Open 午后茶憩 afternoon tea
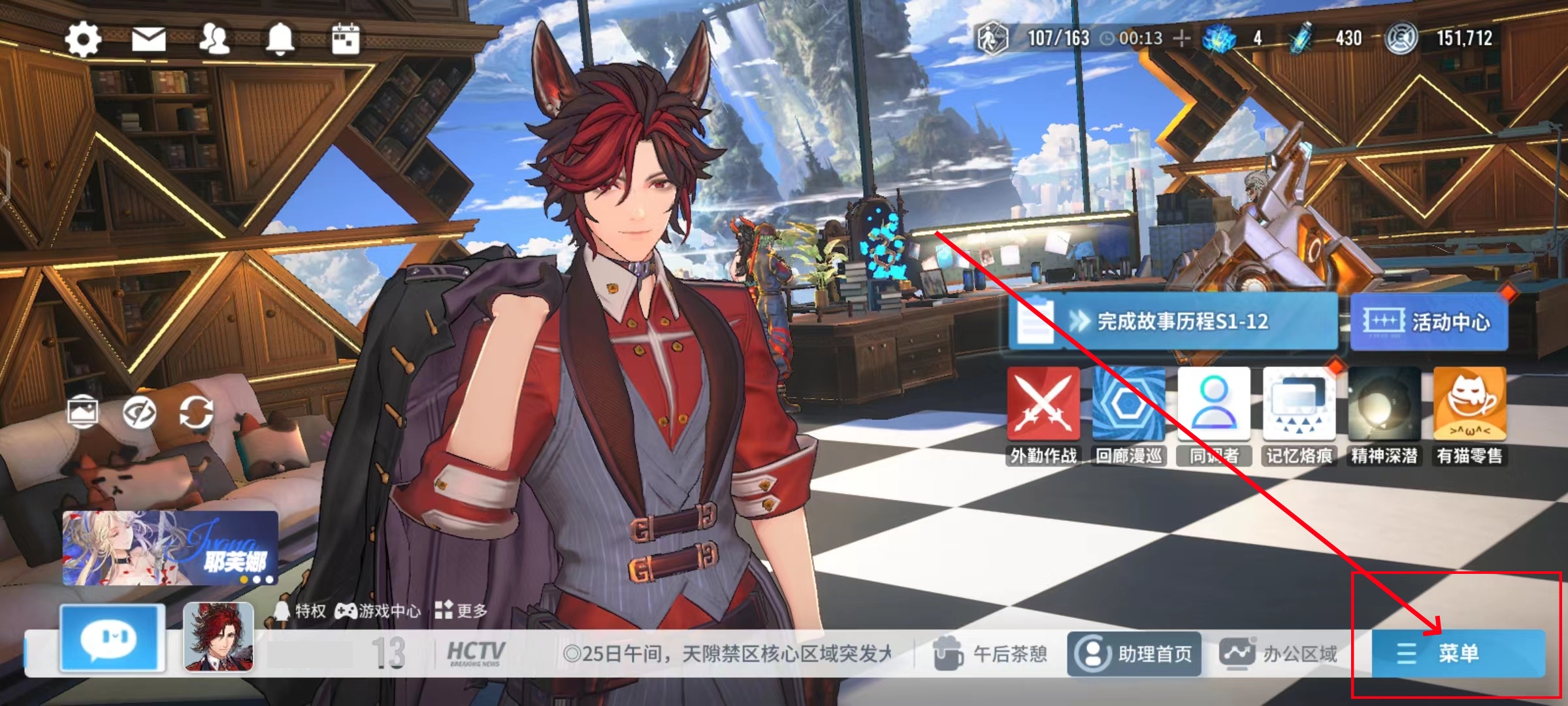Viewport: 1568px width, 706px height. [990, 653]
